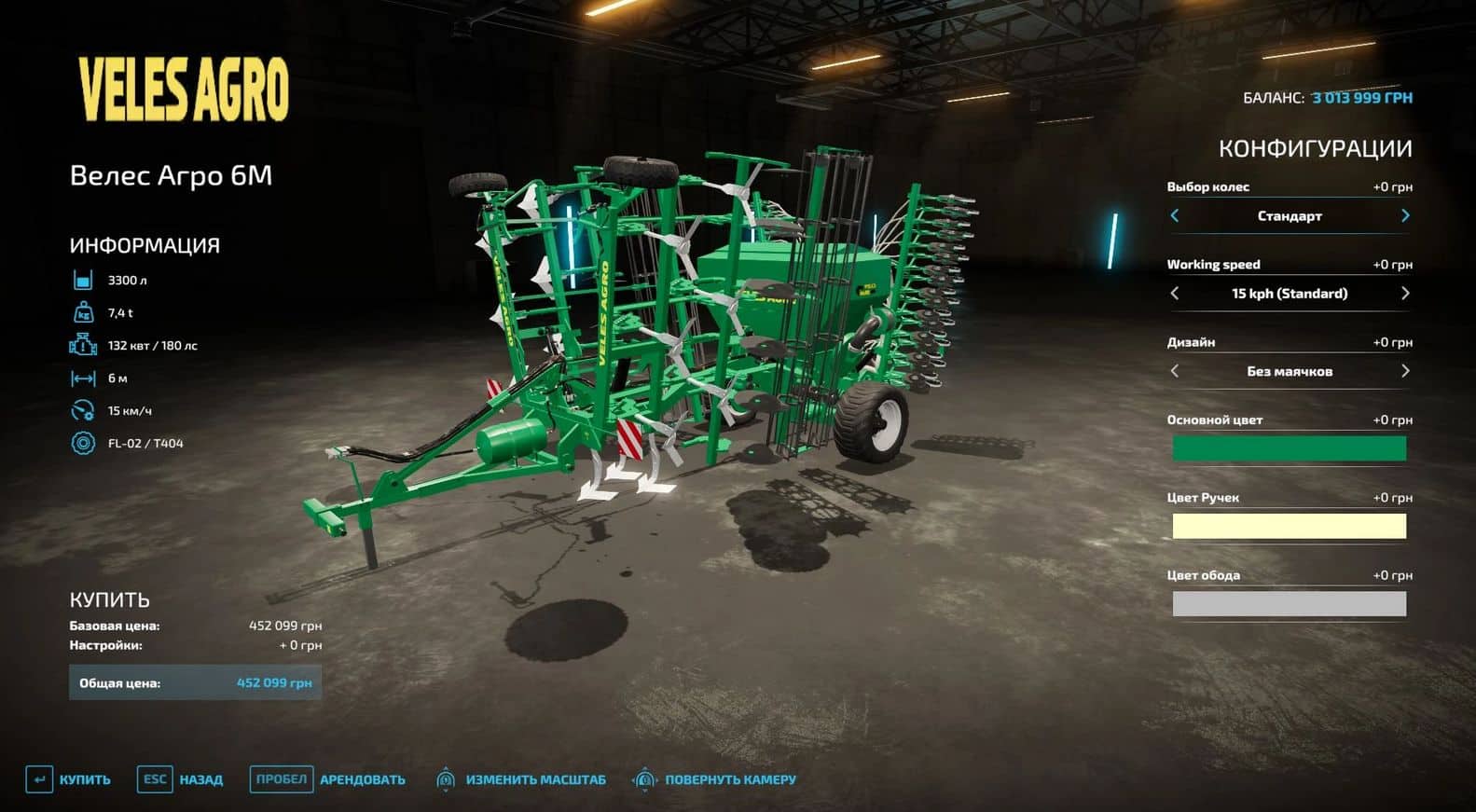The image size is (1476, 812).
Task: Select the next wheel option arrow
Action: (1406, 215)
